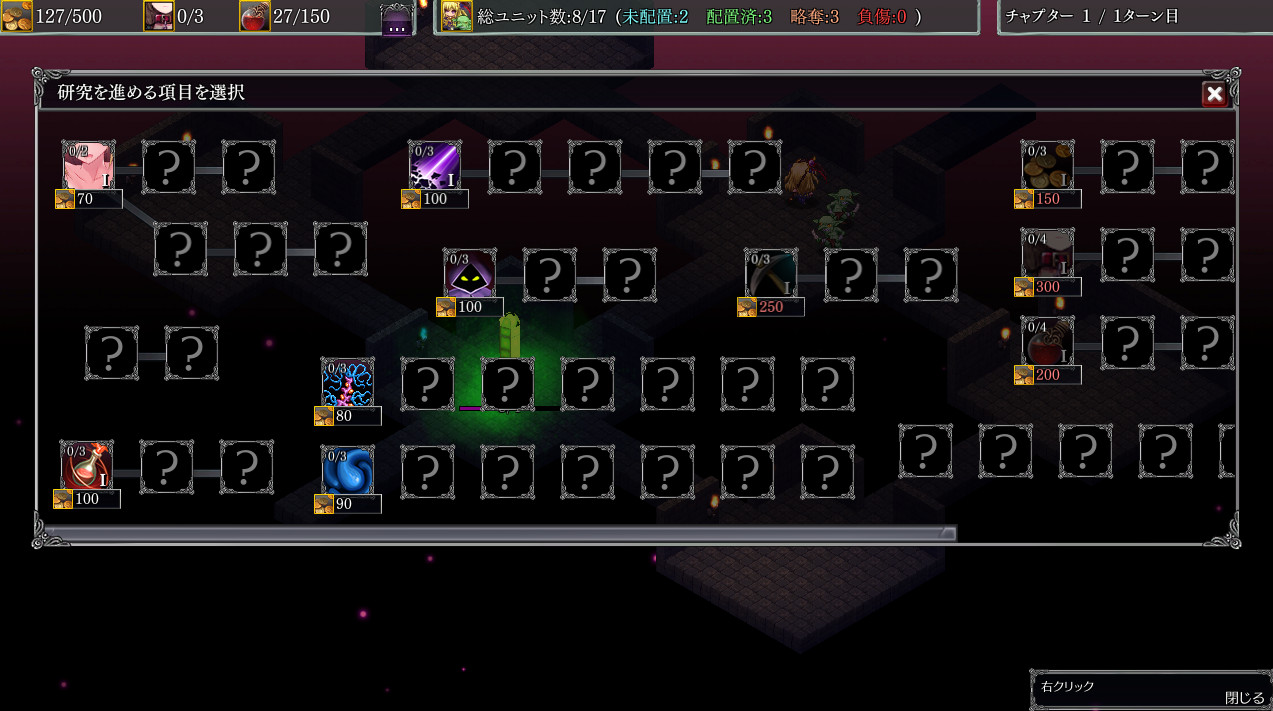
Task: Select the blue slime swirl research
Action: tap(348, 471)
